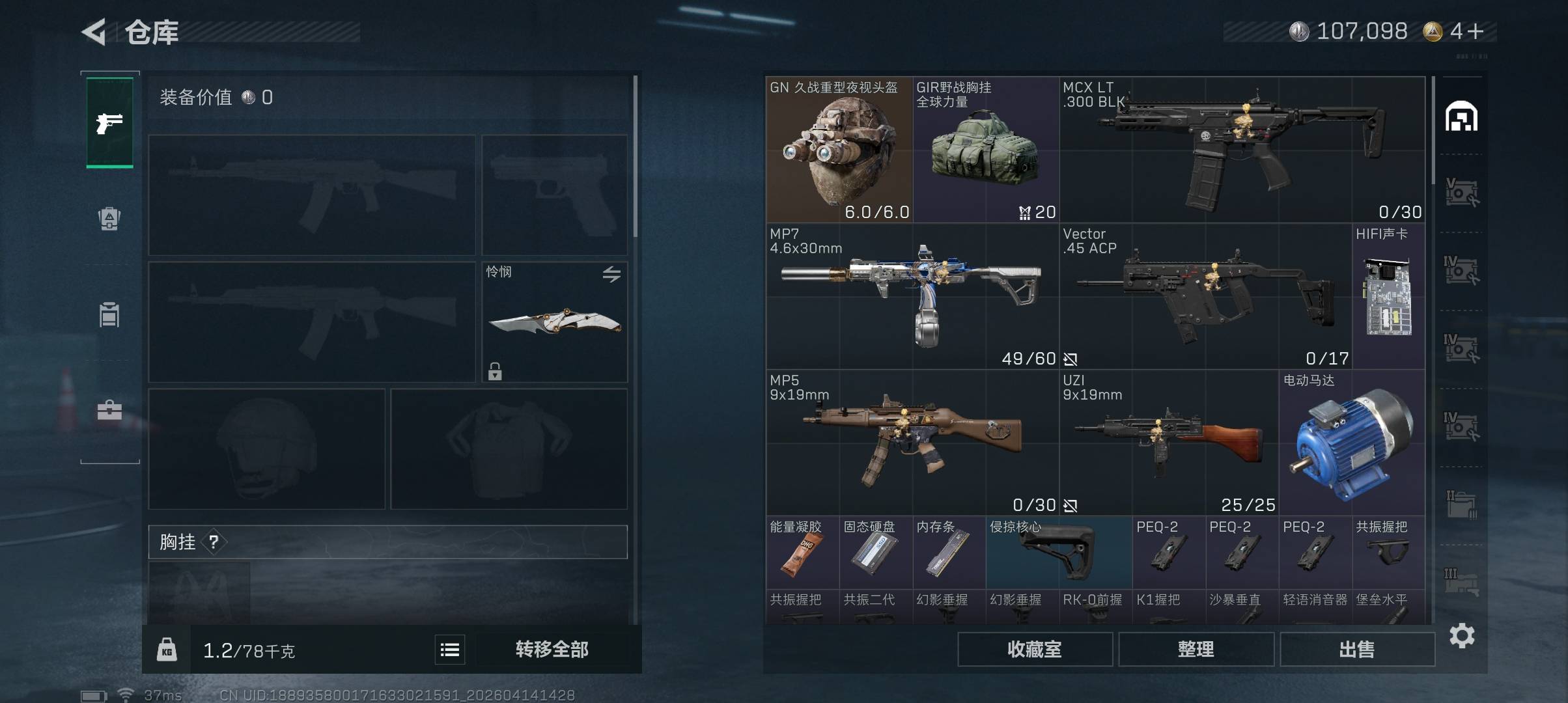Select the UZI 9x19mm gun
1568x703 pixels.
tap(1168, 443)
